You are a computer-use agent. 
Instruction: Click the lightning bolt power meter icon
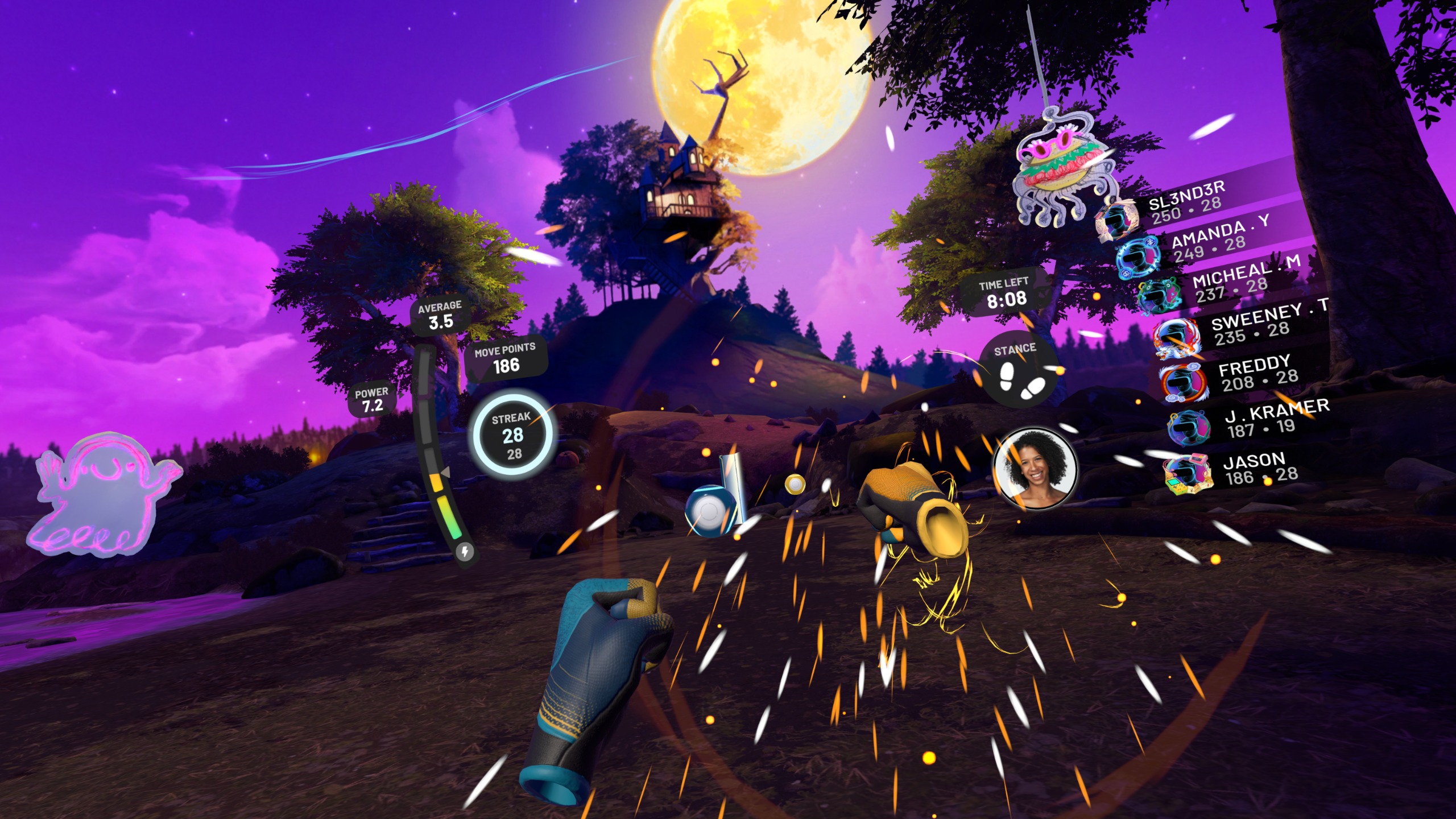[x=465, y=551]
